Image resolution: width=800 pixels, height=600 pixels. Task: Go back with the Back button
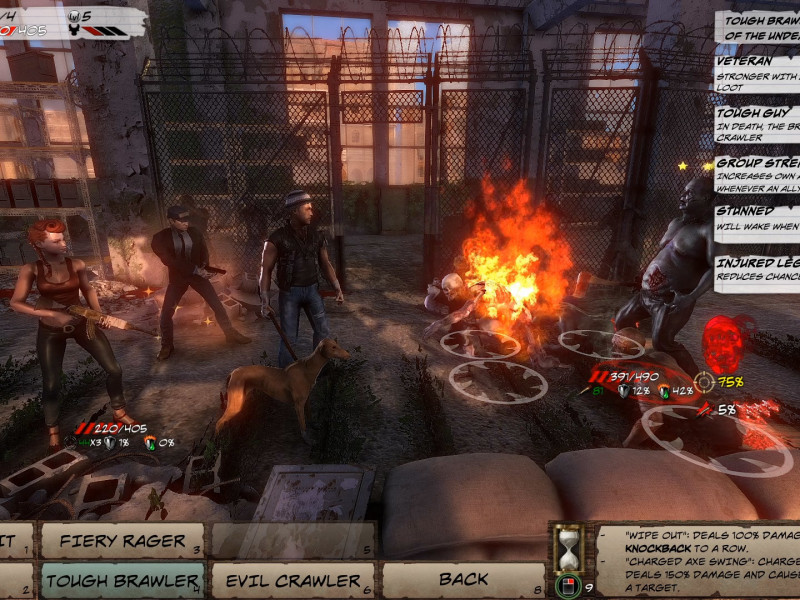pyautogui.click(x=463, y=580)
